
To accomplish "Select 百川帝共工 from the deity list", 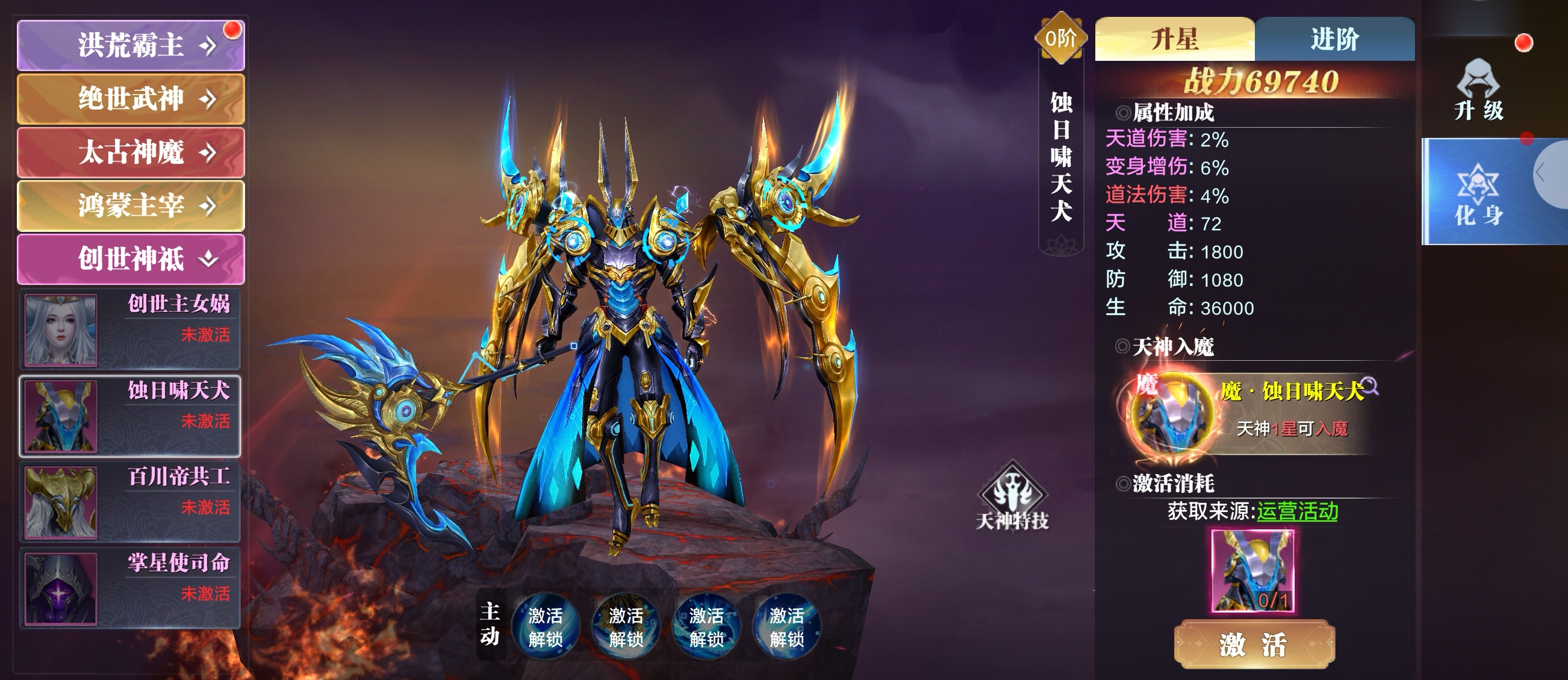I will tap(130, 502).
